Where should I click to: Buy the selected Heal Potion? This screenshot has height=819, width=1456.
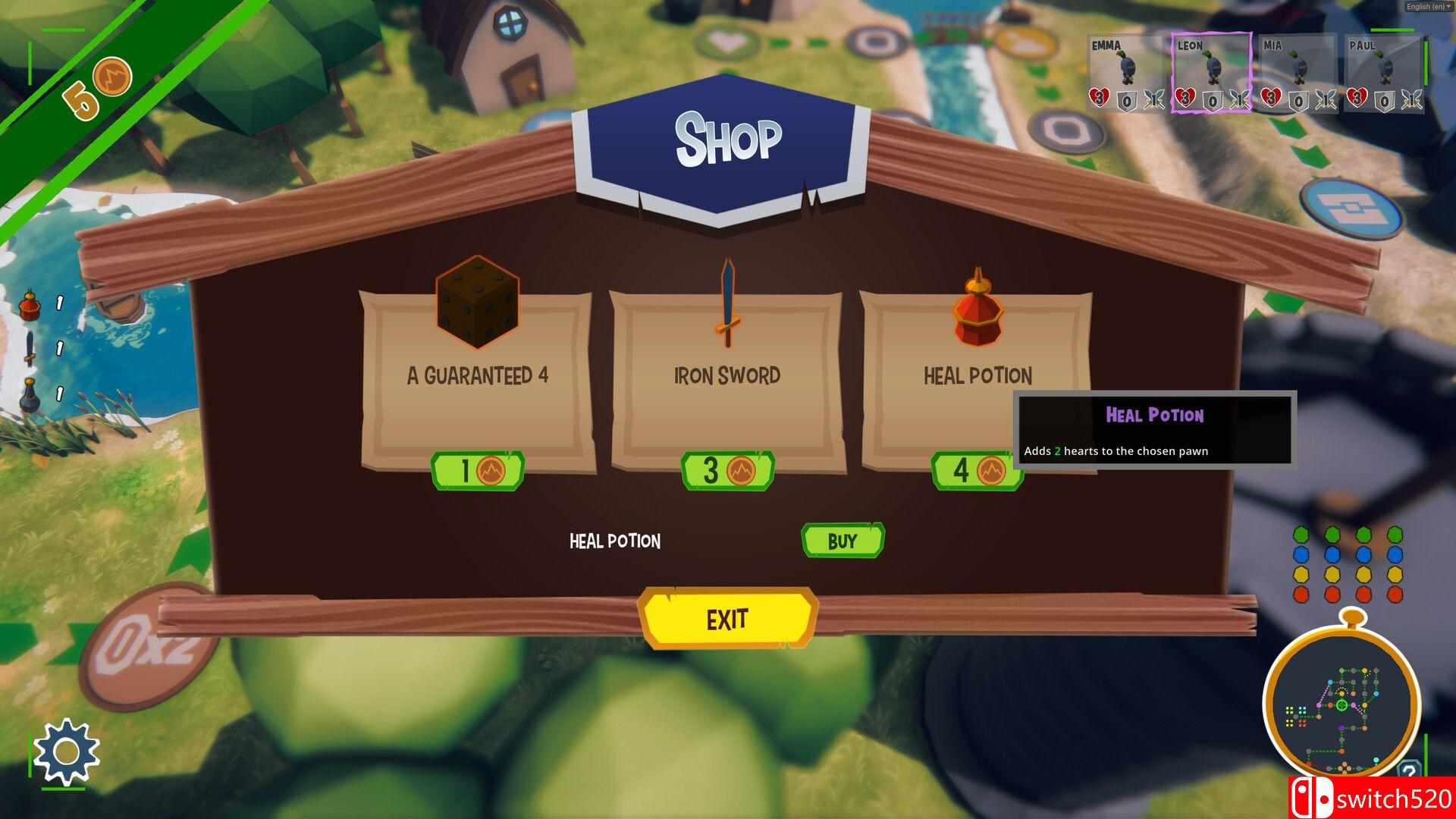tap(843, 541)
